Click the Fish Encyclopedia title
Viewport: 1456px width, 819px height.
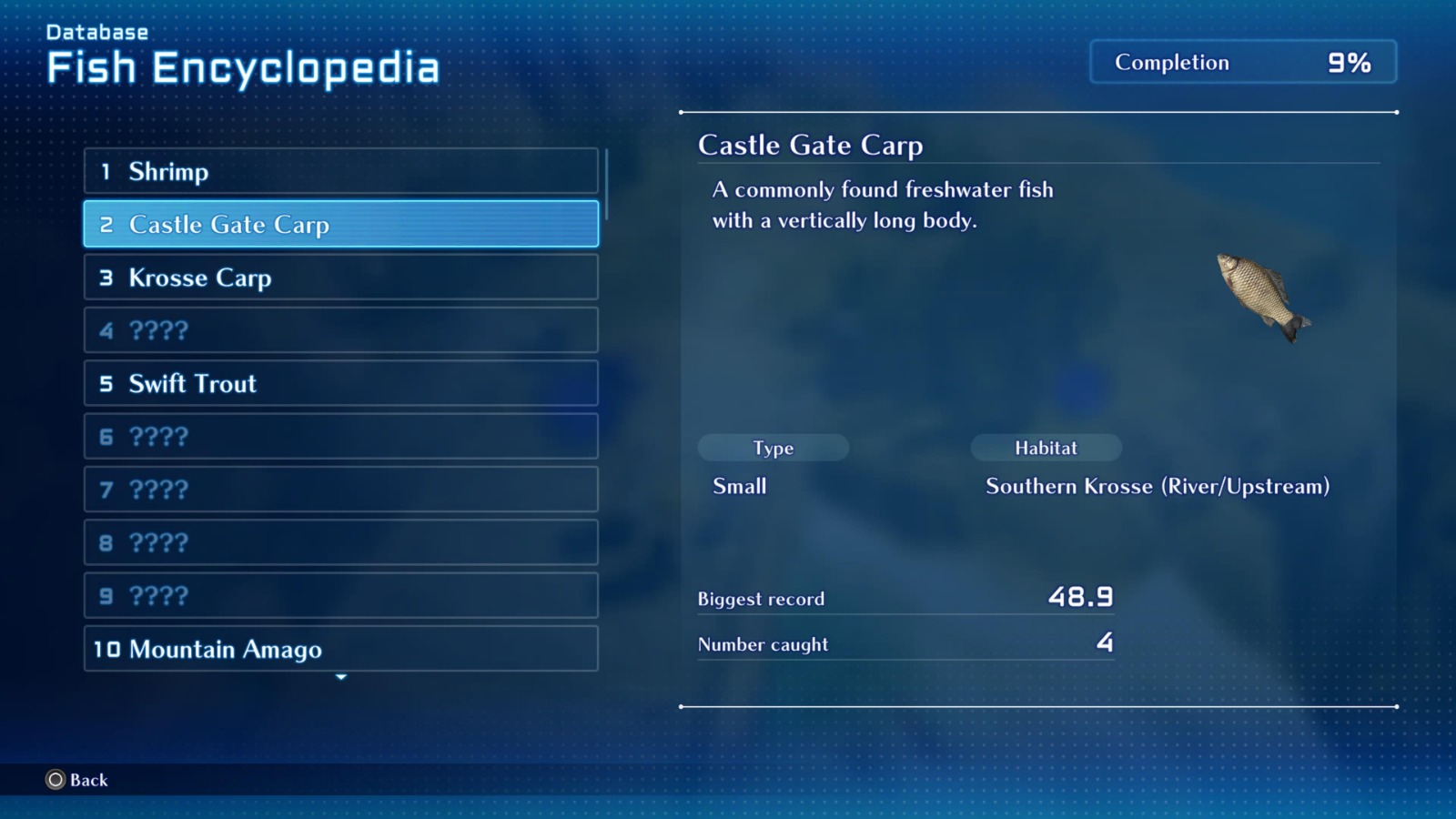pyautogui.click(x=244, y=66)
